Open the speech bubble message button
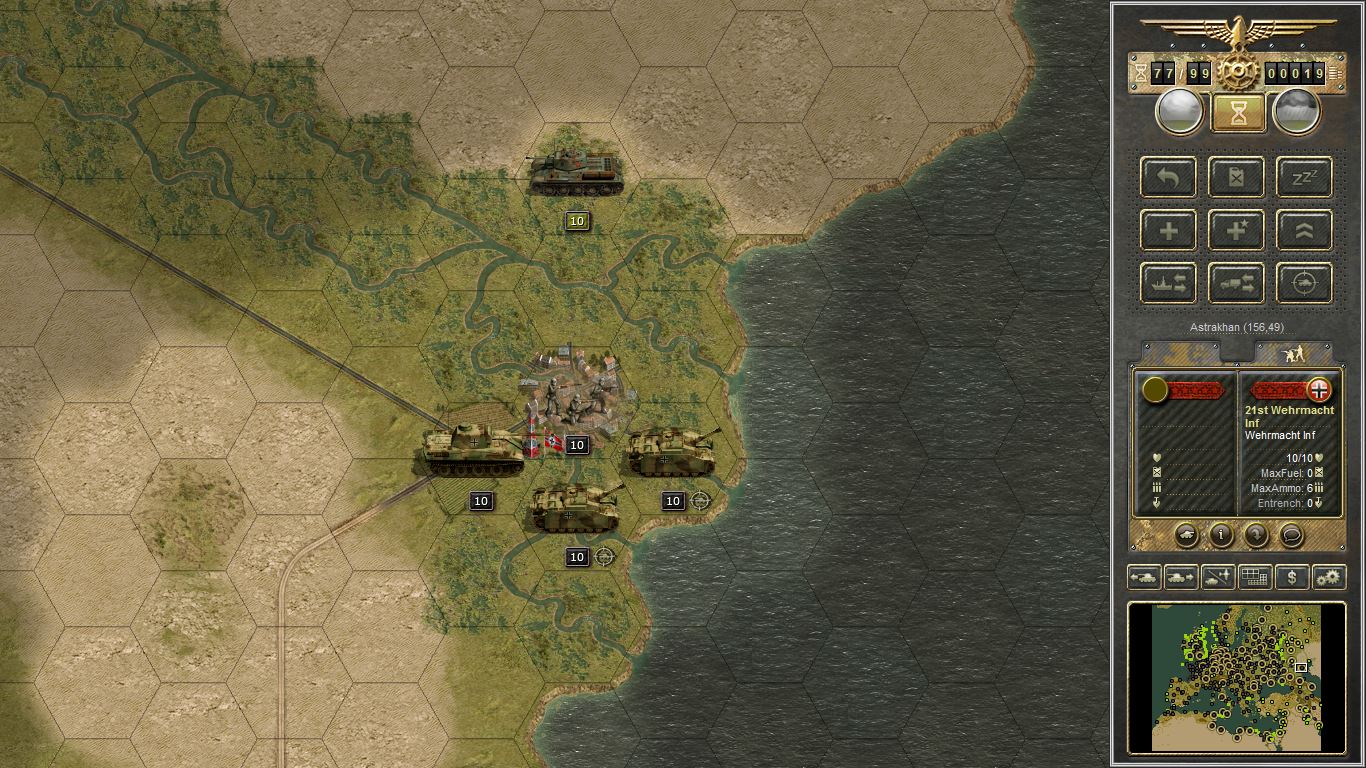1366x768 pixels. tap(1291, 535)
